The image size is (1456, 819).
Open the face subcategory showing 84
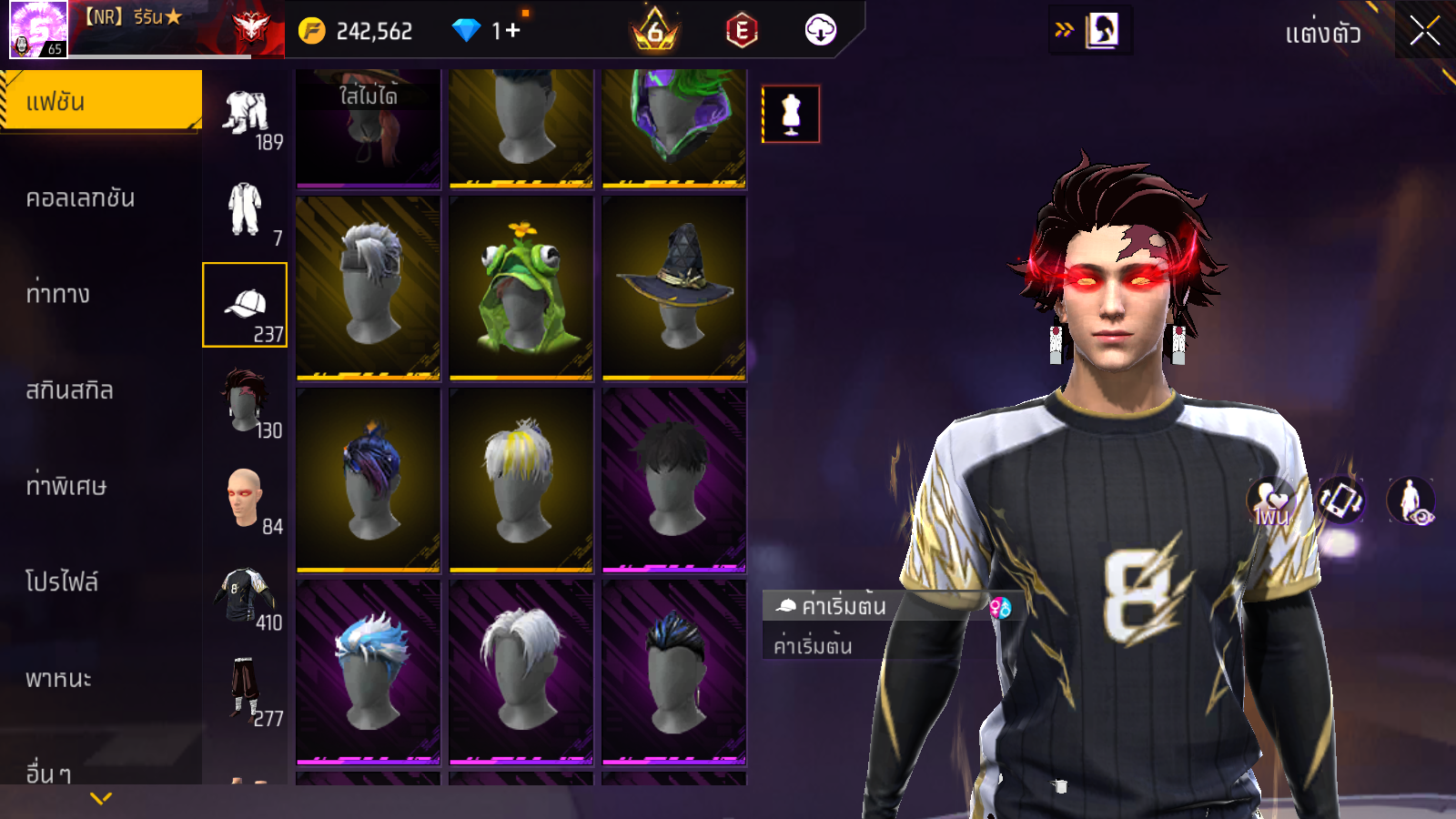pyautogui.click(x=245, y=498)
